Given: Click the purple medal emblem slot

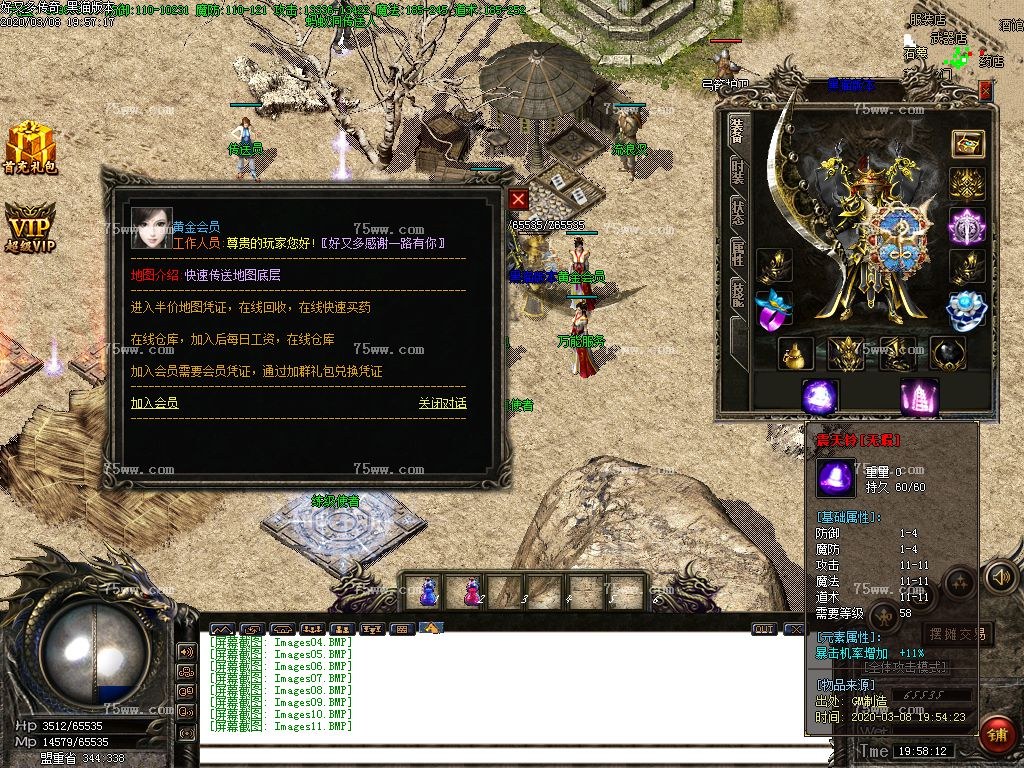Looking at the screenshot, I should 966,225.
